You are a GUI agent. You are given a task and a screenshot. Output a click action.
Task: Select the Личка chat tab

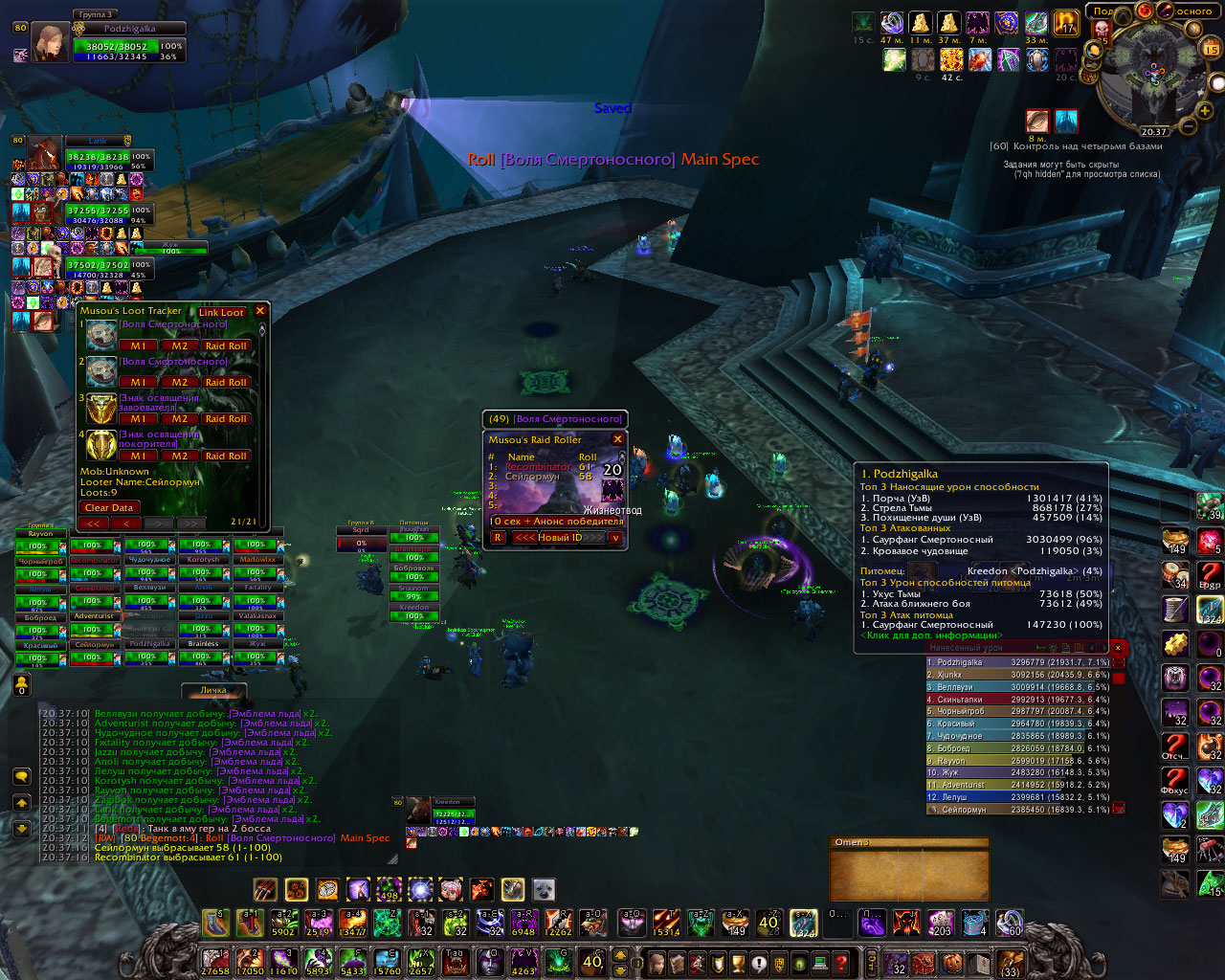tap(213, 690)
